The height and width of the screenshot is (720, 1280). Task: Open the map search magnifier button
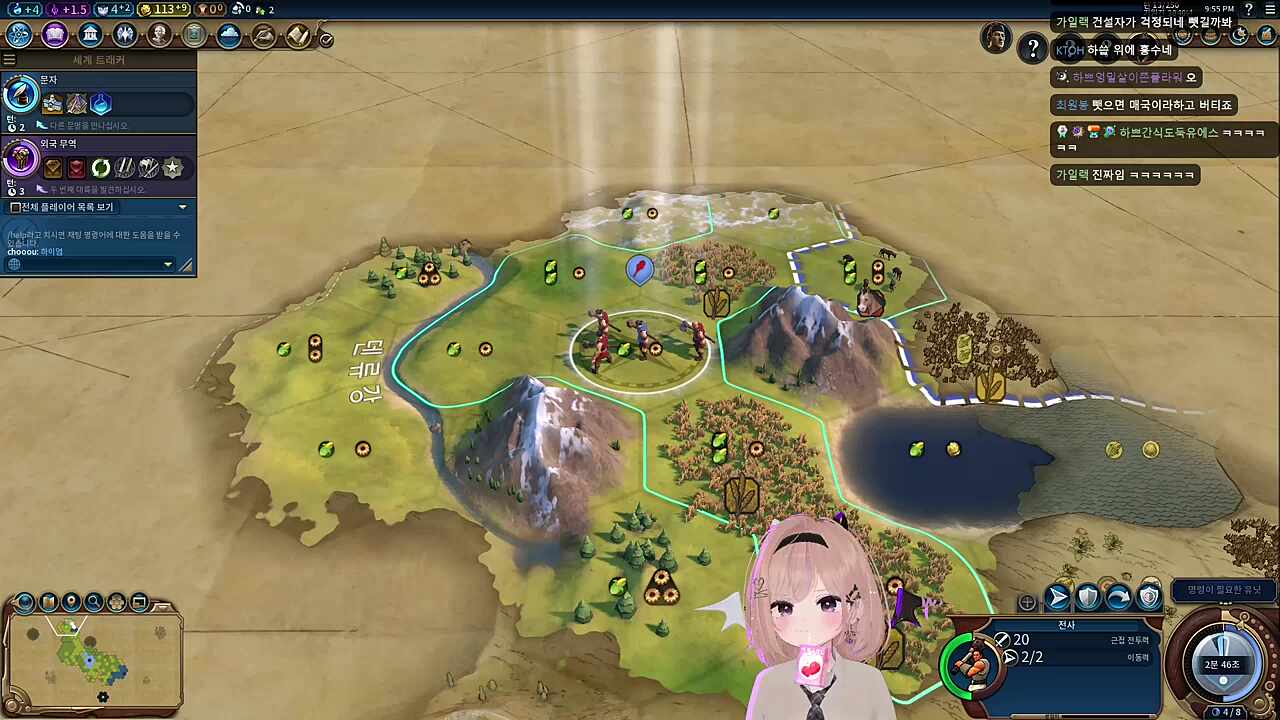tap(94, 602)
